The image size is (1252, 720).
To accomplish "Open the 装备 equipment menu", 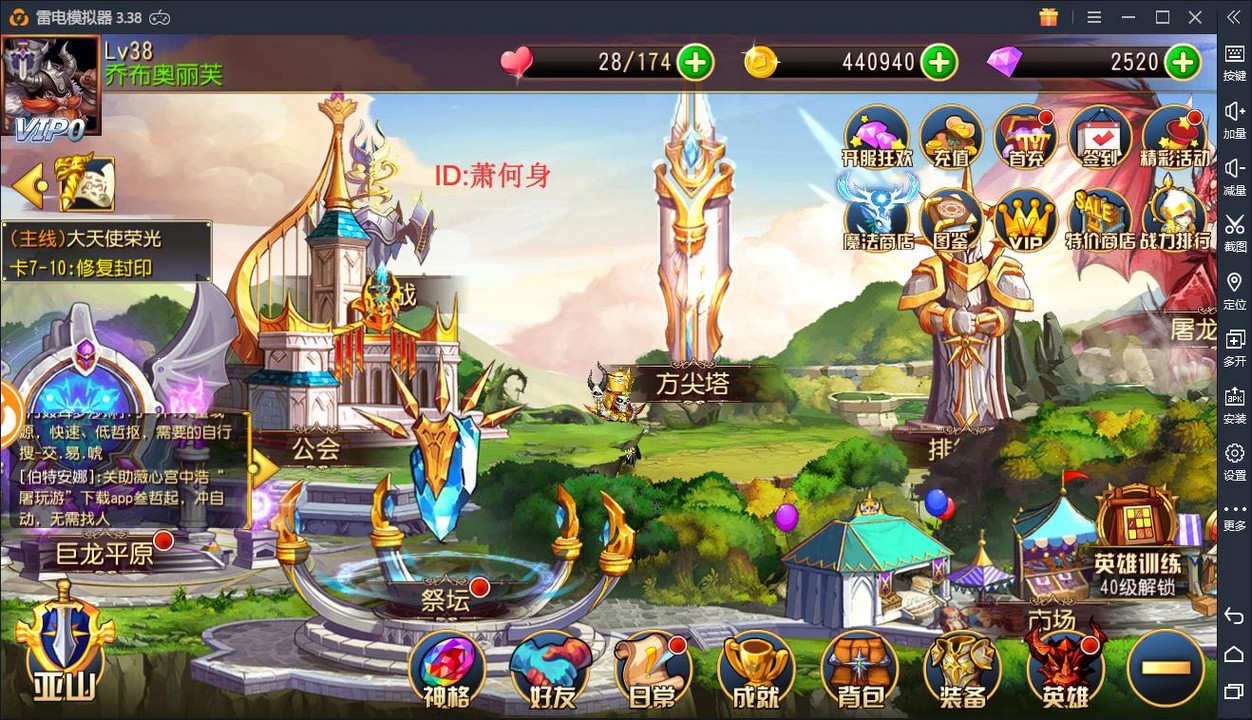I will point(962,668).
